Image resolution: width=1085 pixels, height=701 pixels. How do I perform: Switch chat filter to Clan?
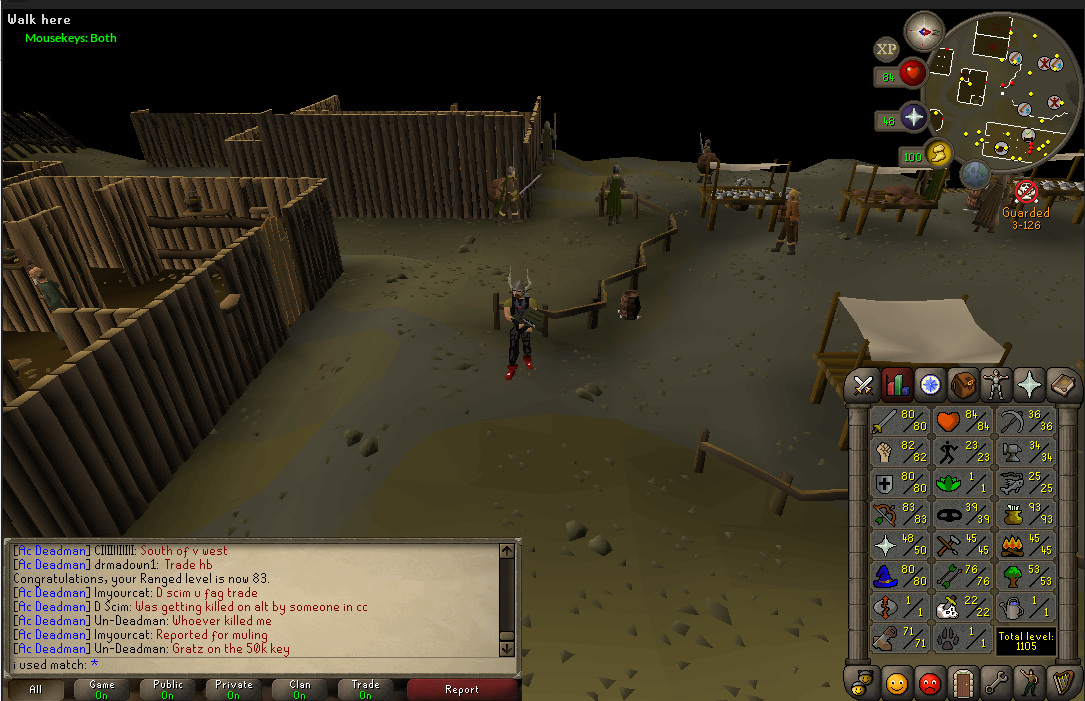(x=300, y=689)
